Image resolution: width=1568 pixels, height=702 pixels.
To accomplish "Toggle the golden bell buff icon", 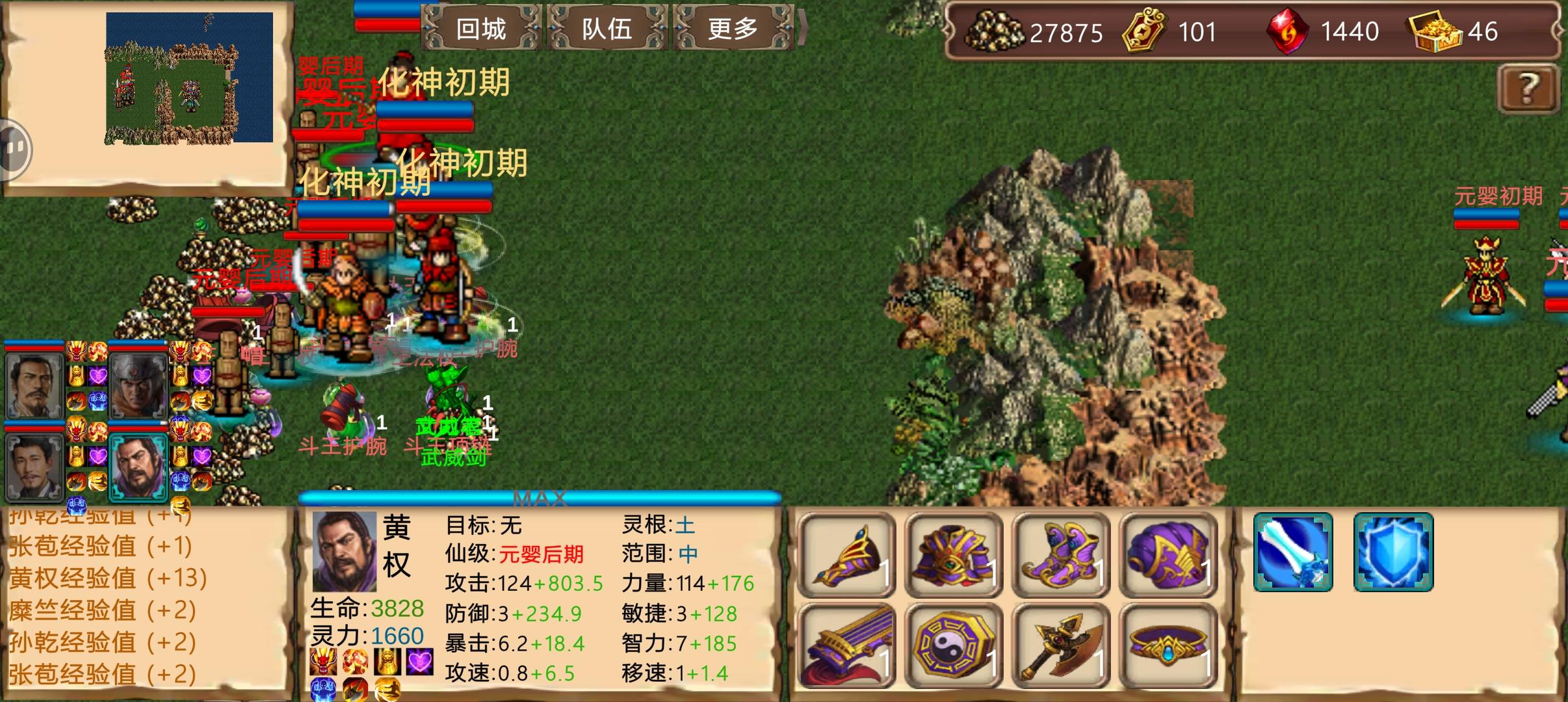I will 387,662.
